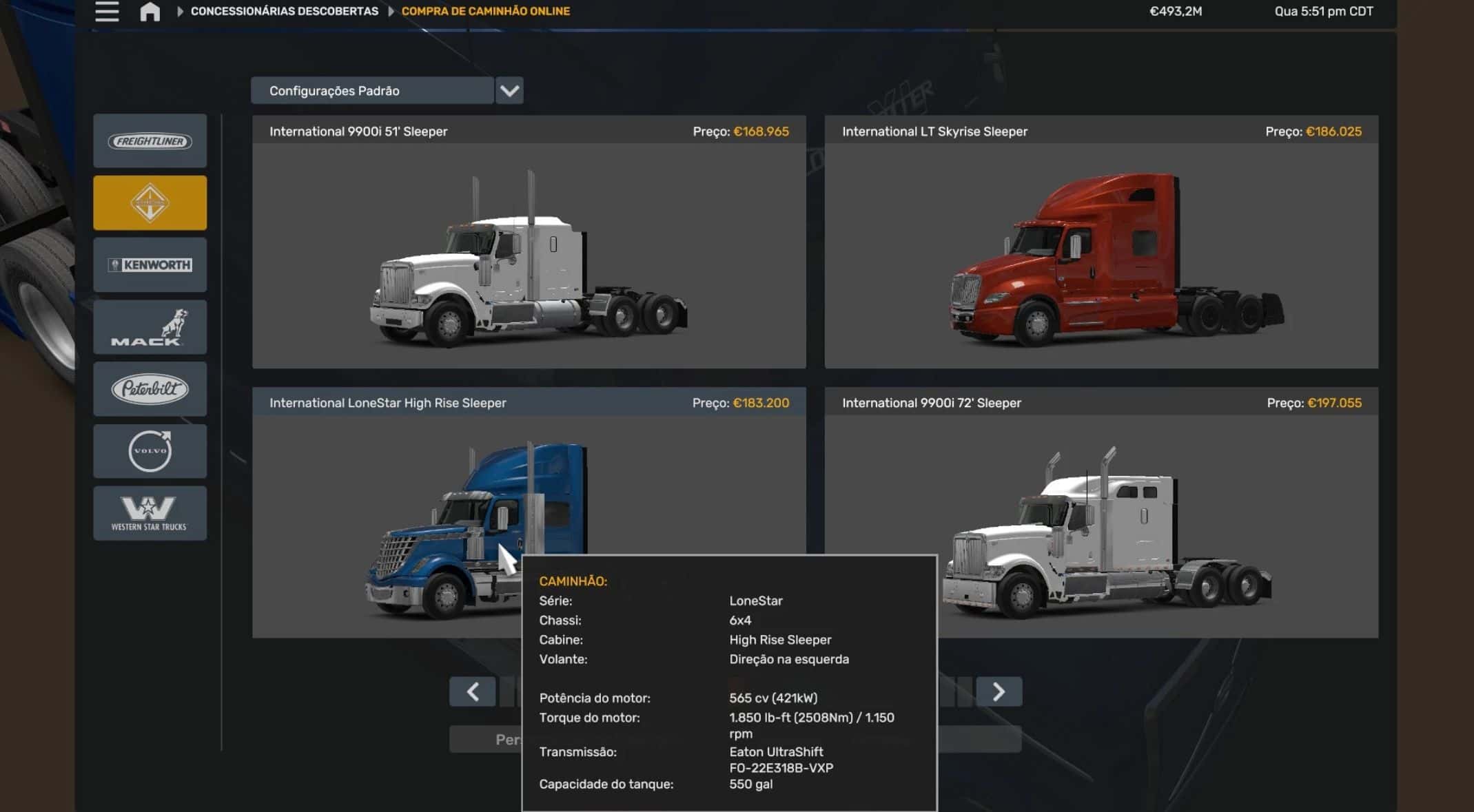Select the International brand tab
This screenshot has height=812, width=1474.
click(x=150, y=203)
